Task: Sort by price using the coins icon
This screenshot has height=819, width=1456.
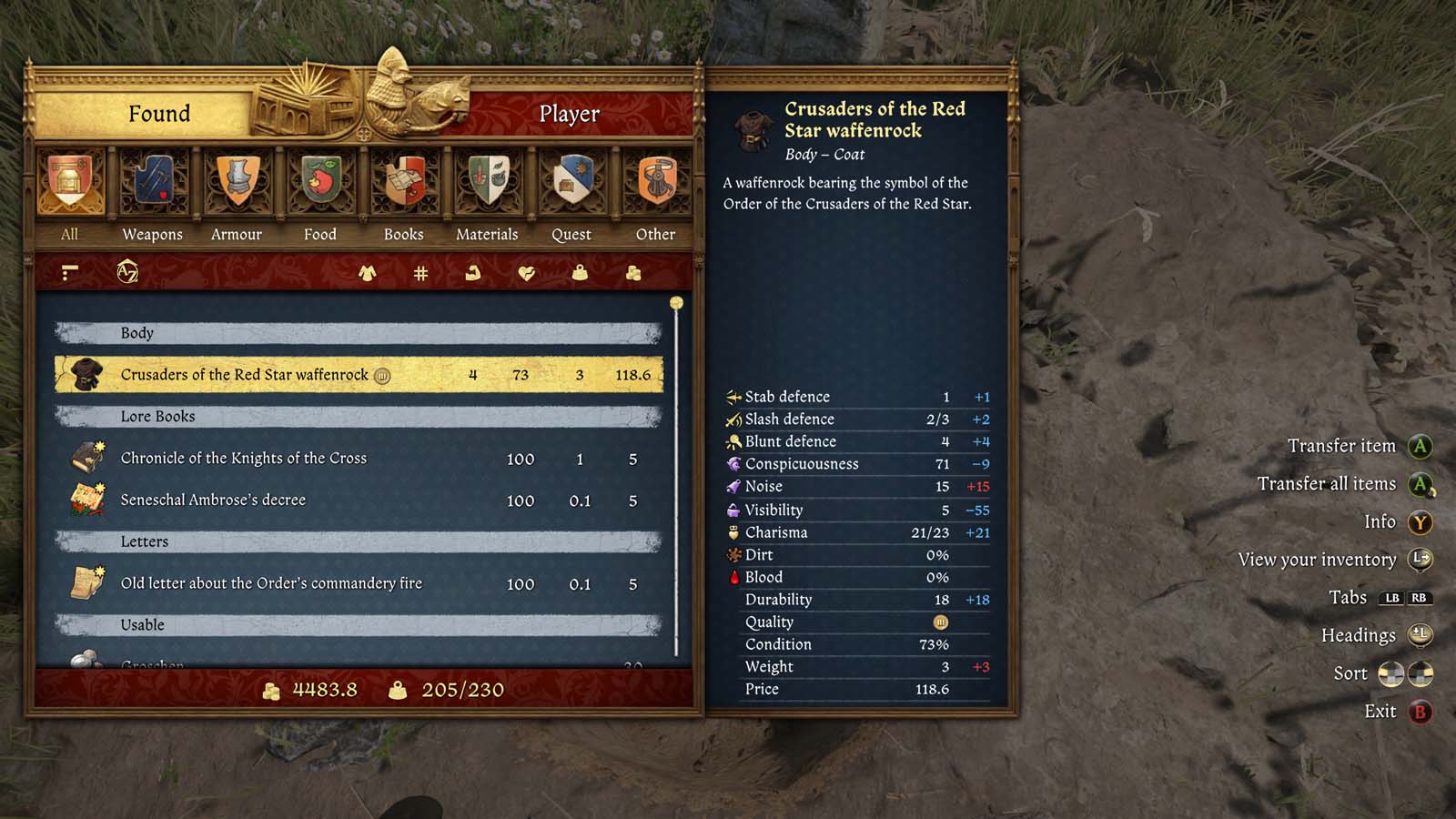Action: [x=632, y=272]
